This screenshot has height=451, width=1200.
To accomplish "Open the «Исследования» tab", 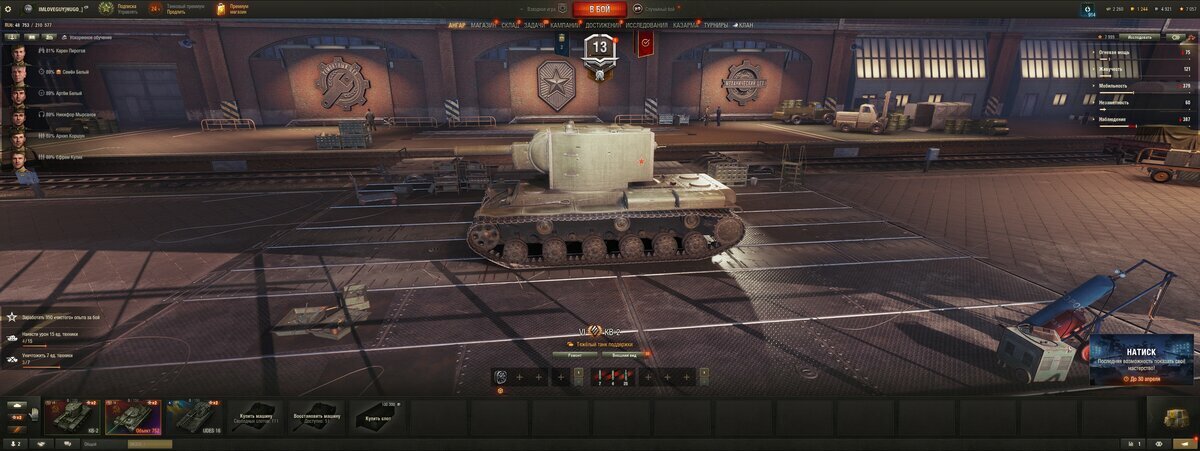I will click(x=647, y=25).
